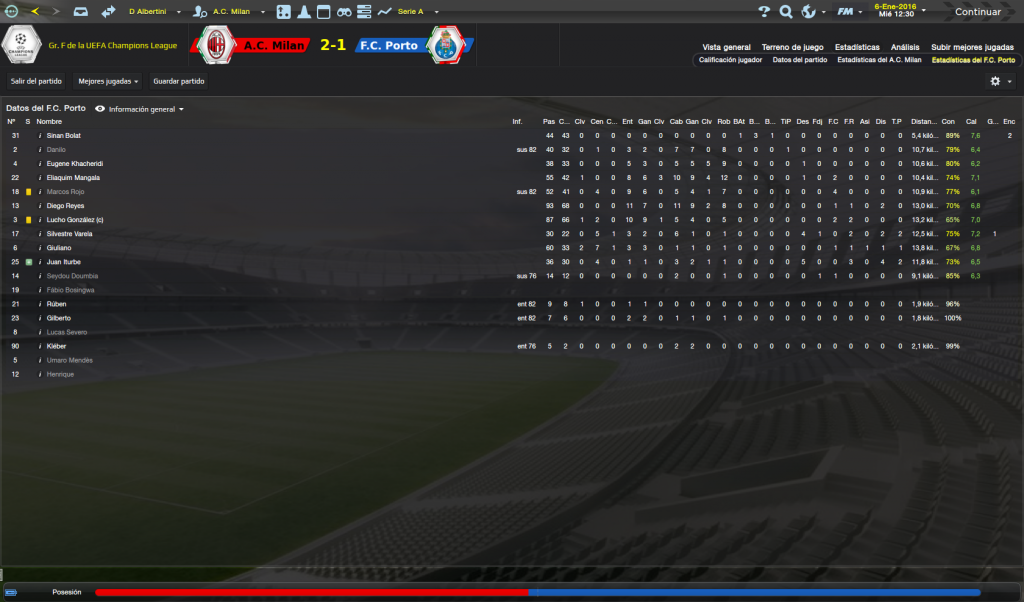
Task: Open the question mark help icon
Action: (x=765, y=12)
